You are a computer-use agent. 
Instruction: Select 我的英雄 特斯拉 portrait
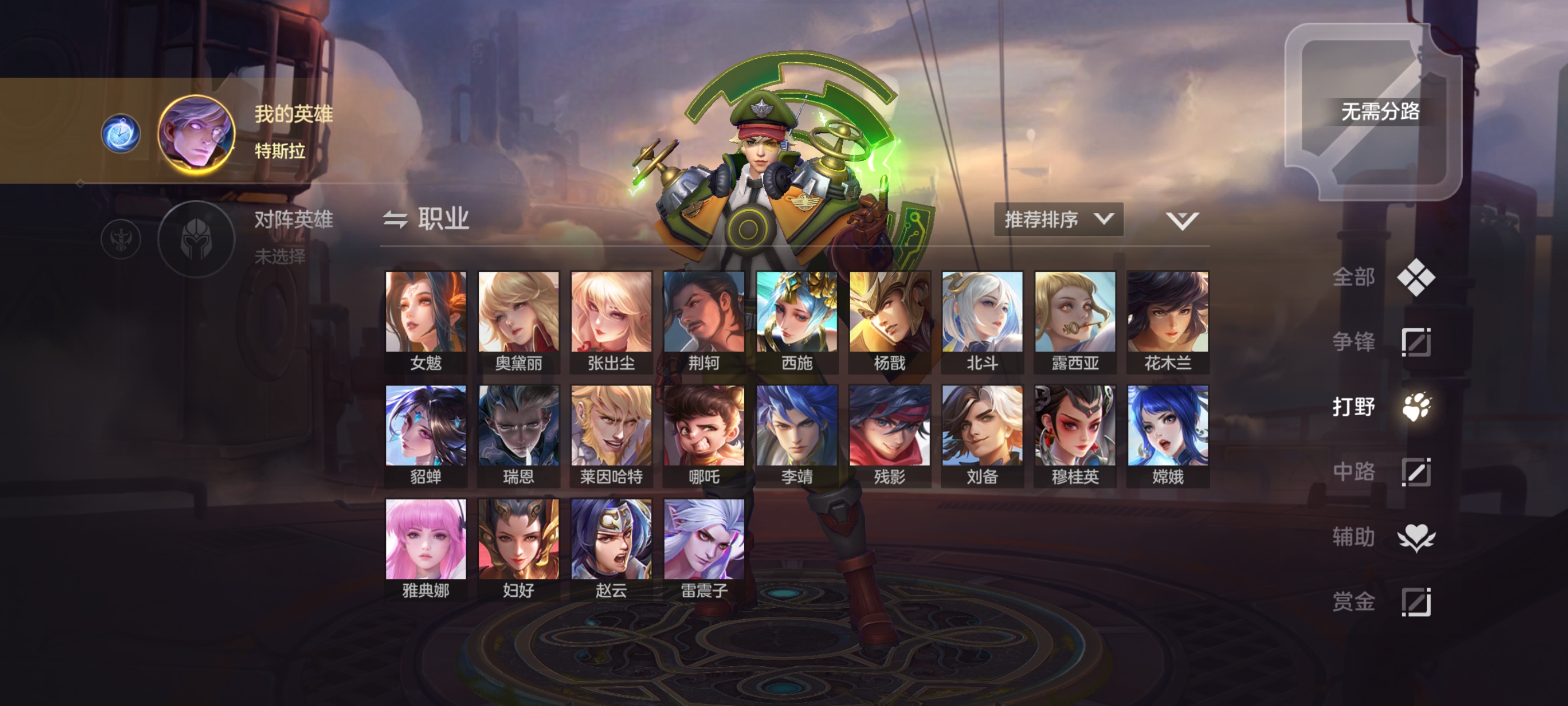[x=196, y=133]
